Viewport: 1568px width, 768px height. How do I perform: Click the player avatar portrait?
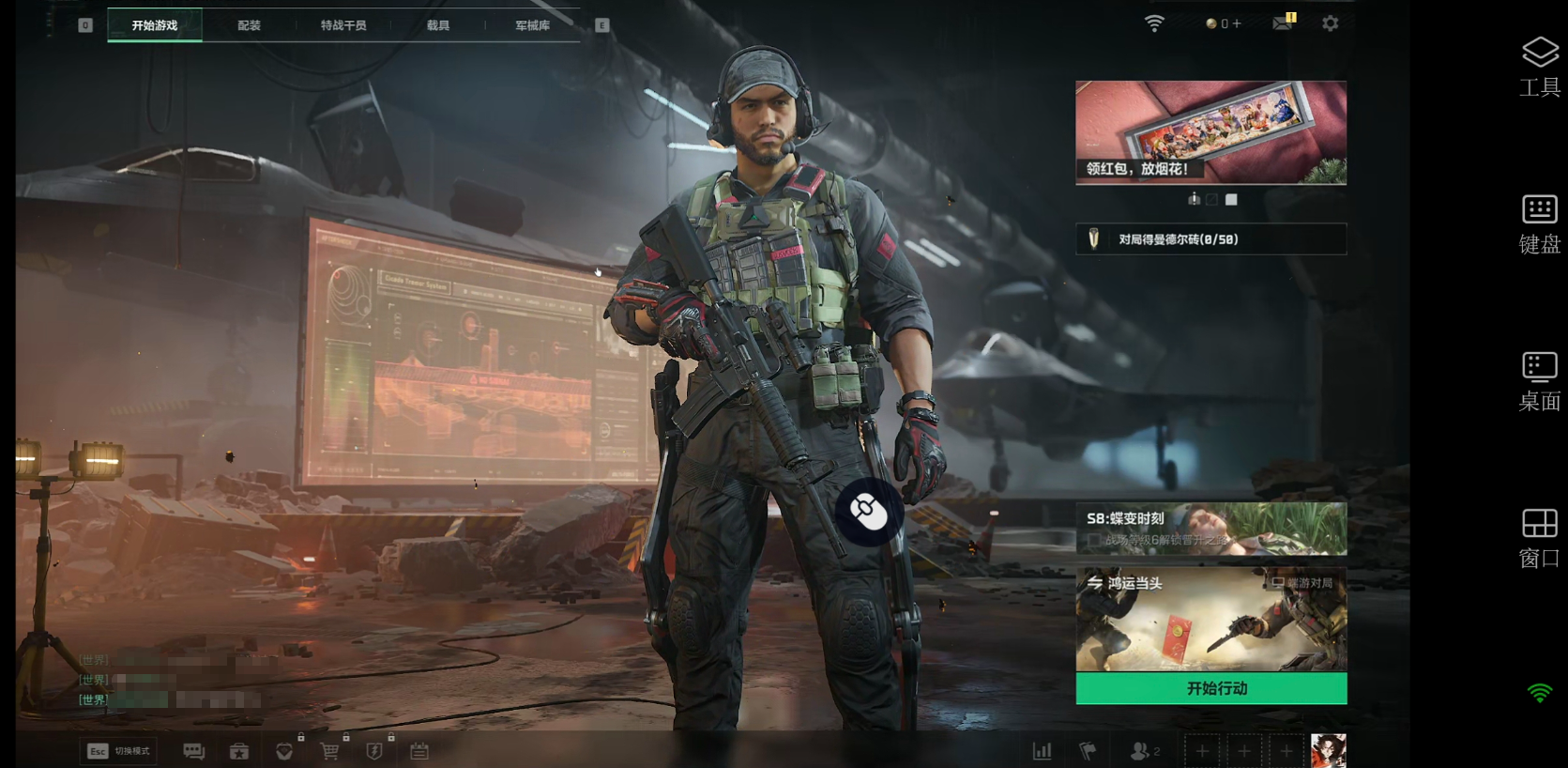click(1328, 751)
